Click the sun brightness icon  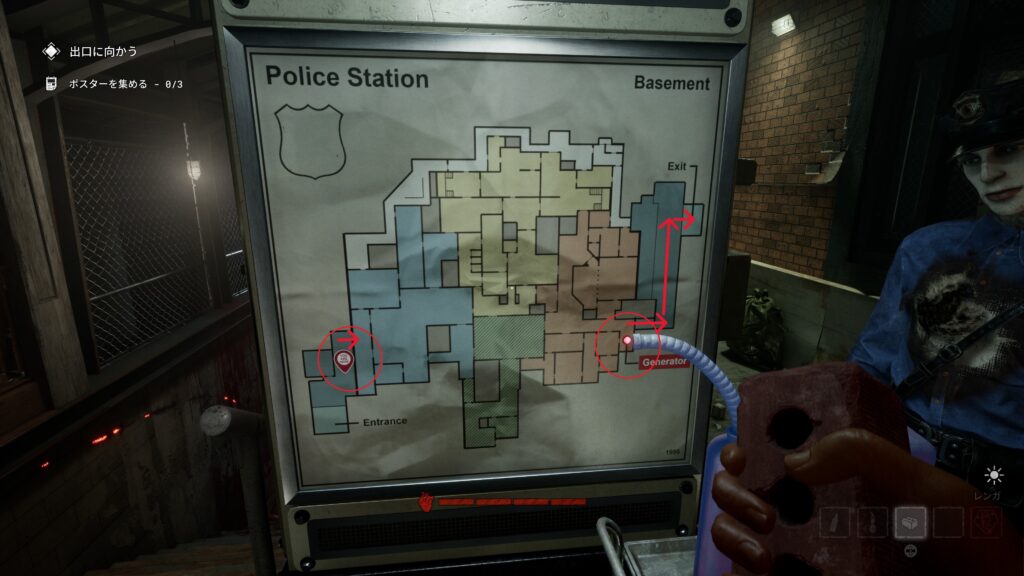(x=993, y=476)
